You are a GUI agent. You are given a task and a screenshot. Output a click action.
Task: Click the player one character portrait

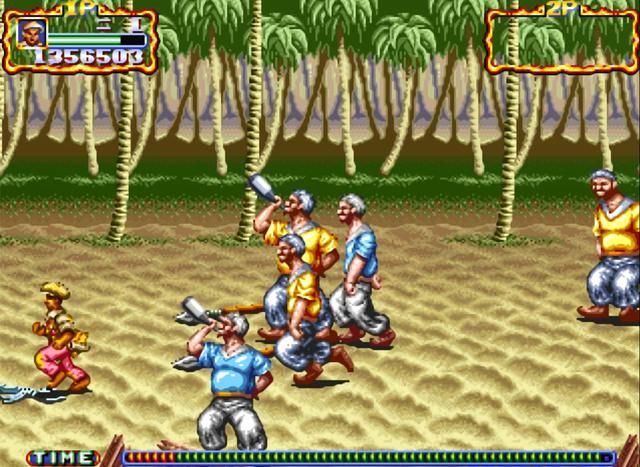pos(32,33)
